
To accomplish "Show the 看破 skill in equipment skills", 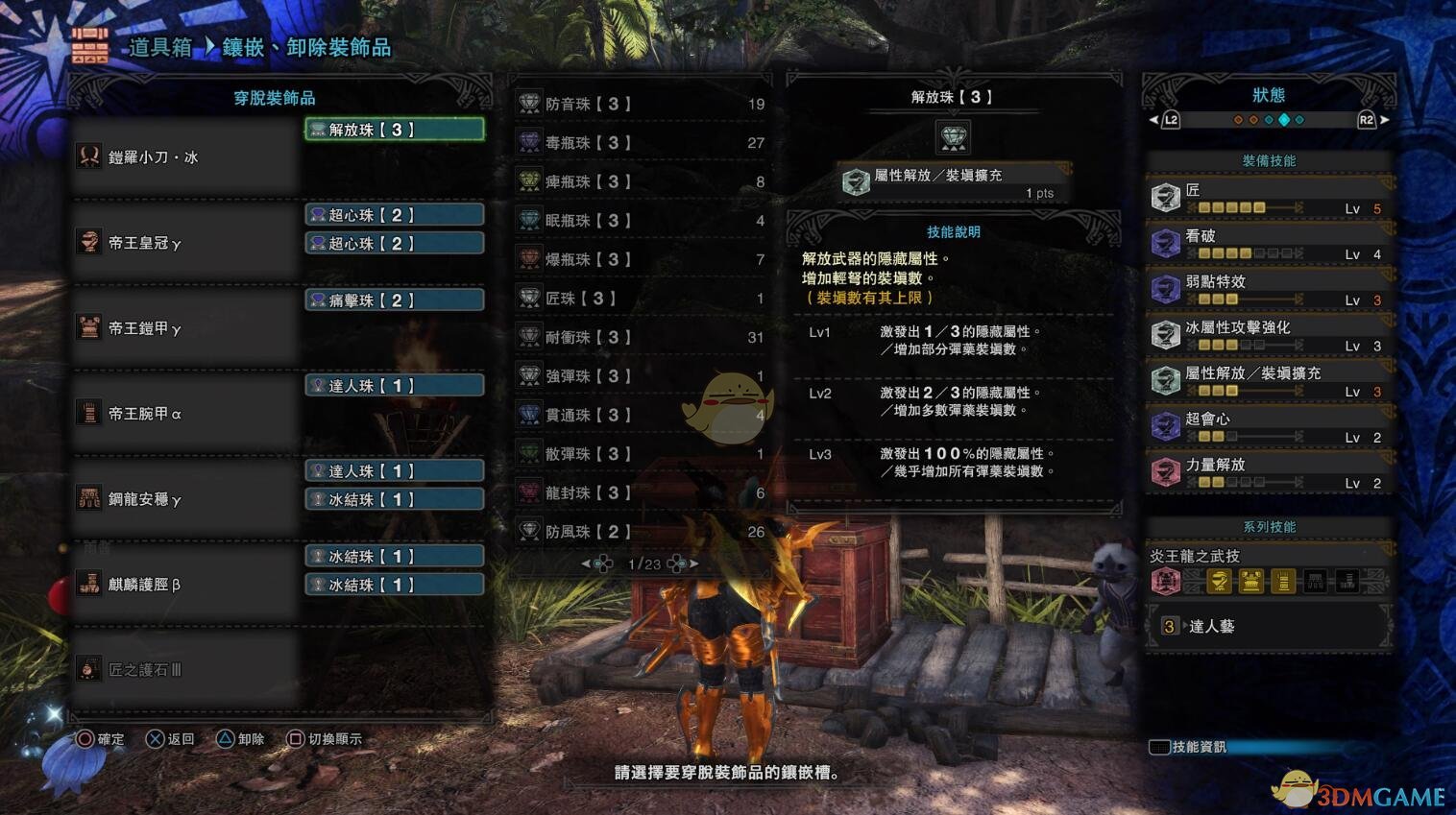I will coord(1268,244).
